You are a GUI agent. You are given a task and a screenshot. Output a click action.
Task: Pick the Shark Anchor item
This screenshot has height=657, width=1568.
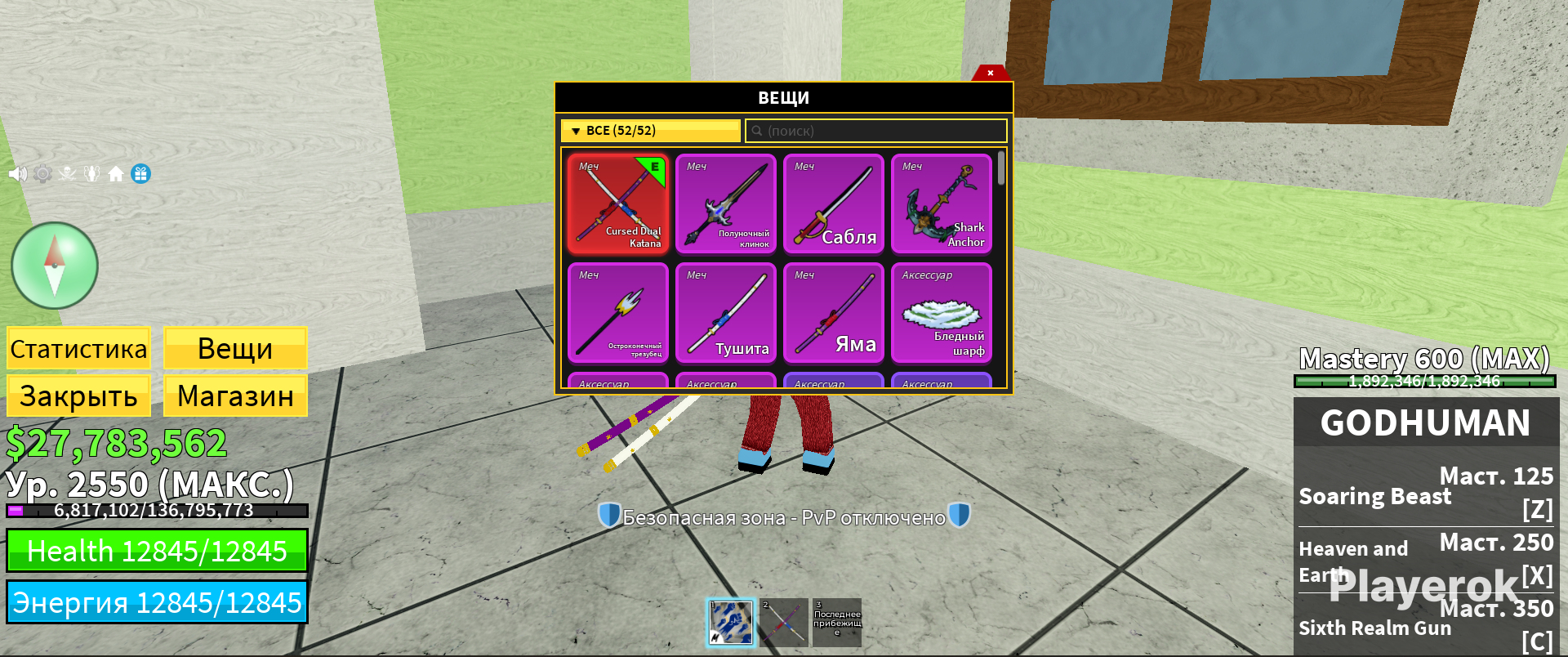[942, 203]
